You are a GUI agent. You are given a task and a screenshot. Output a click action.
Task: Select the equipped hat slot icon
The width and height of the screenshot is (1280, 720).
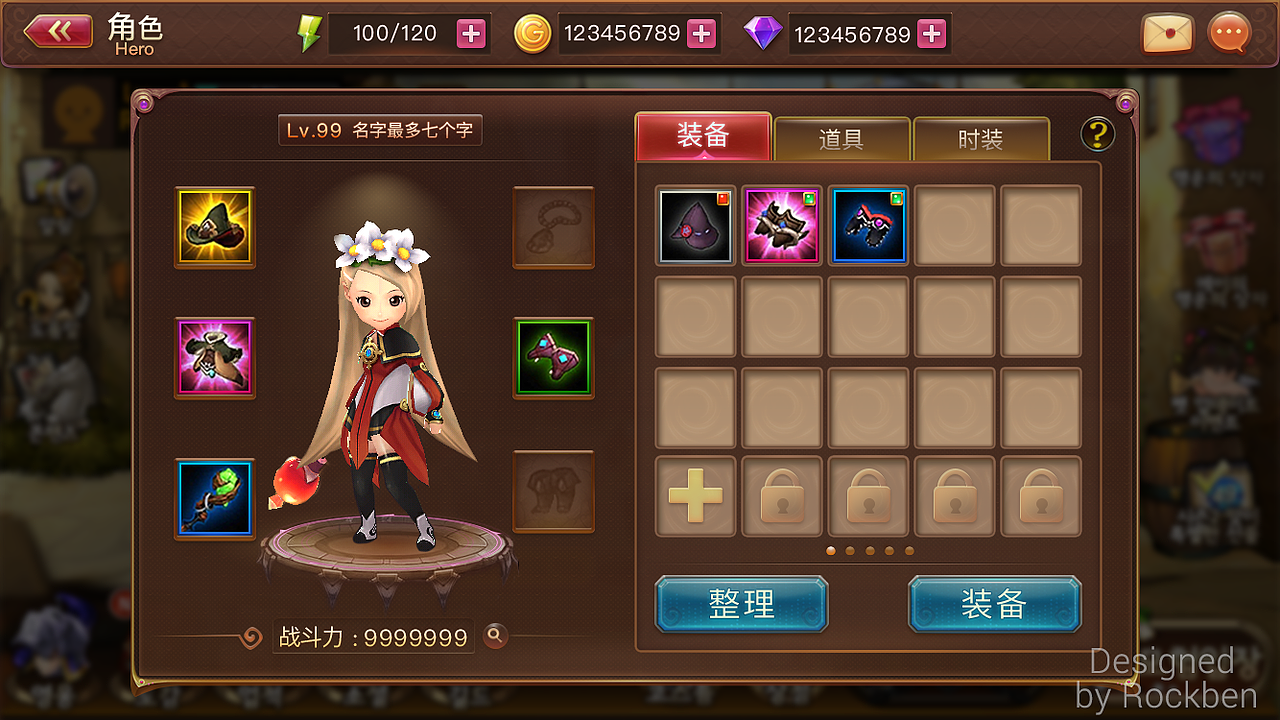pos(214,227)
